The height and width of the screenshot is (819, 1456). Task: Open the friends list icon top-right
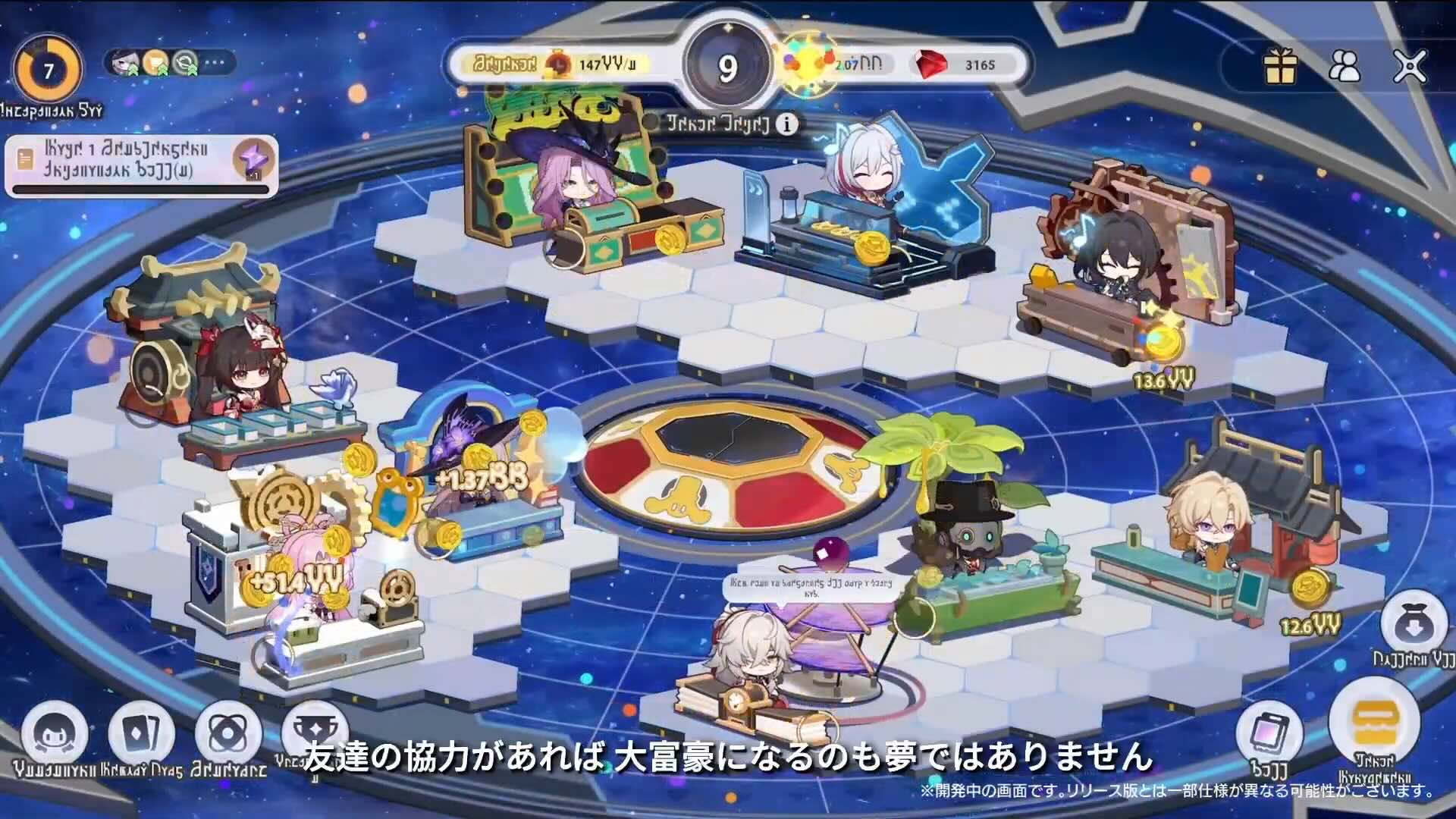click(x=1346, y=67)
